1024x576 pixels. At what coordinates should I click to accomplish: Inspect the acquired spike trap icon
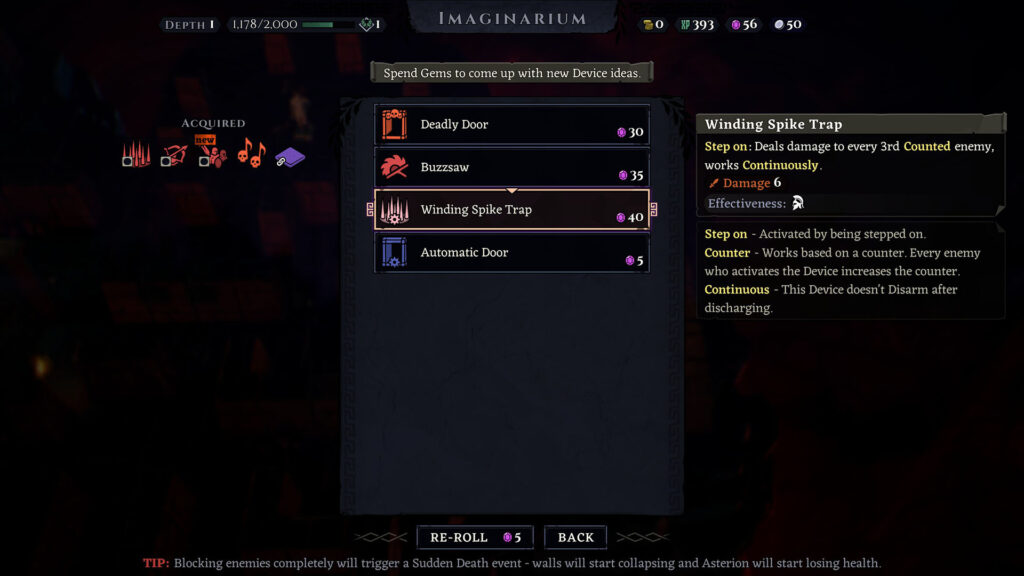[x=136, y=155]
